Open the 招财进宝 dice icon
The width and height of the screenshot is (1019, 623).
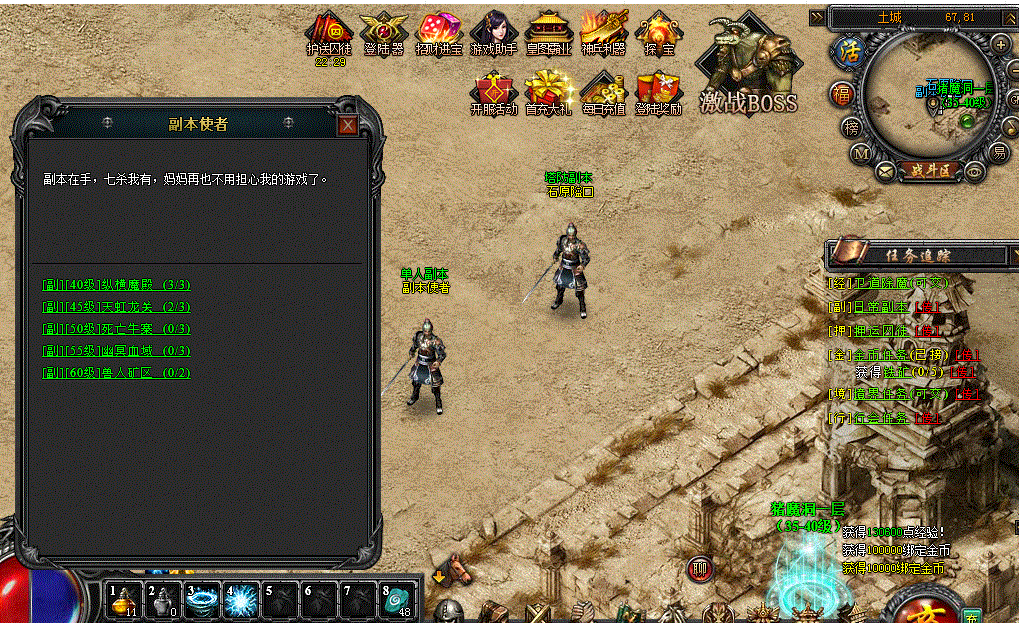click(439, 34)
